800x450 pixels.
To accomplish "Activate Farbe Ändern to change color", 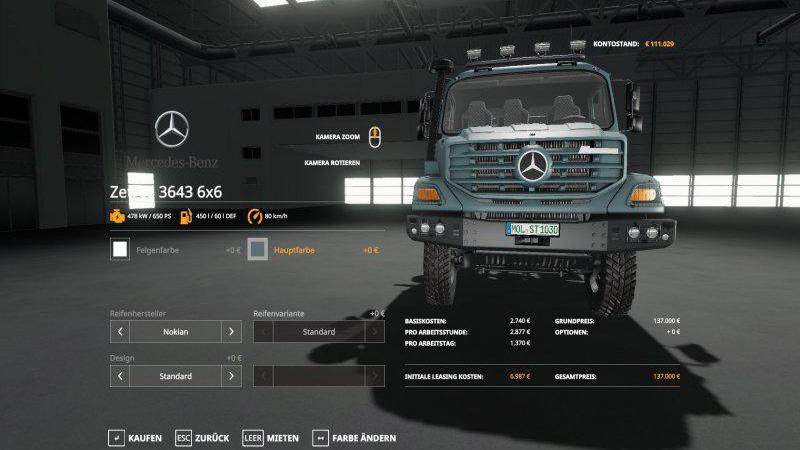I will 355,438.
